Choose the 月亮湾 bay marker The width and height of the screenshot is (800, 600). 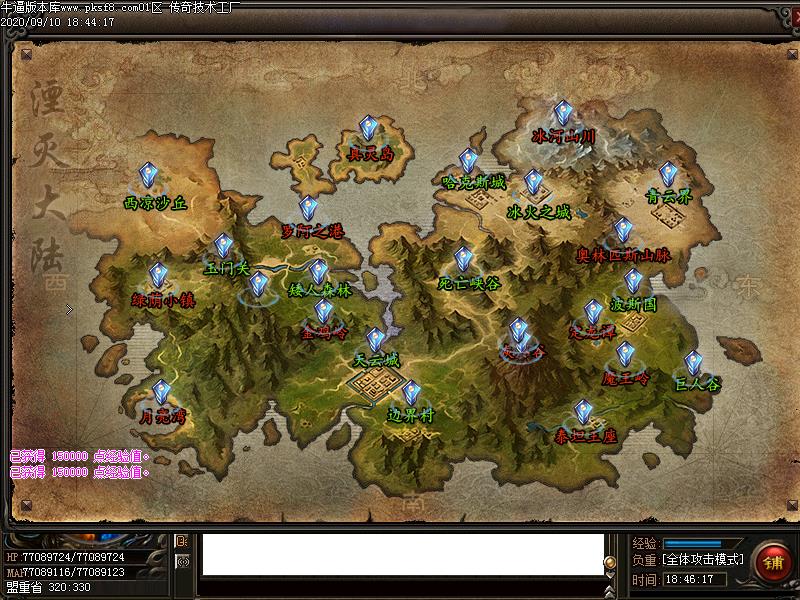162,393
